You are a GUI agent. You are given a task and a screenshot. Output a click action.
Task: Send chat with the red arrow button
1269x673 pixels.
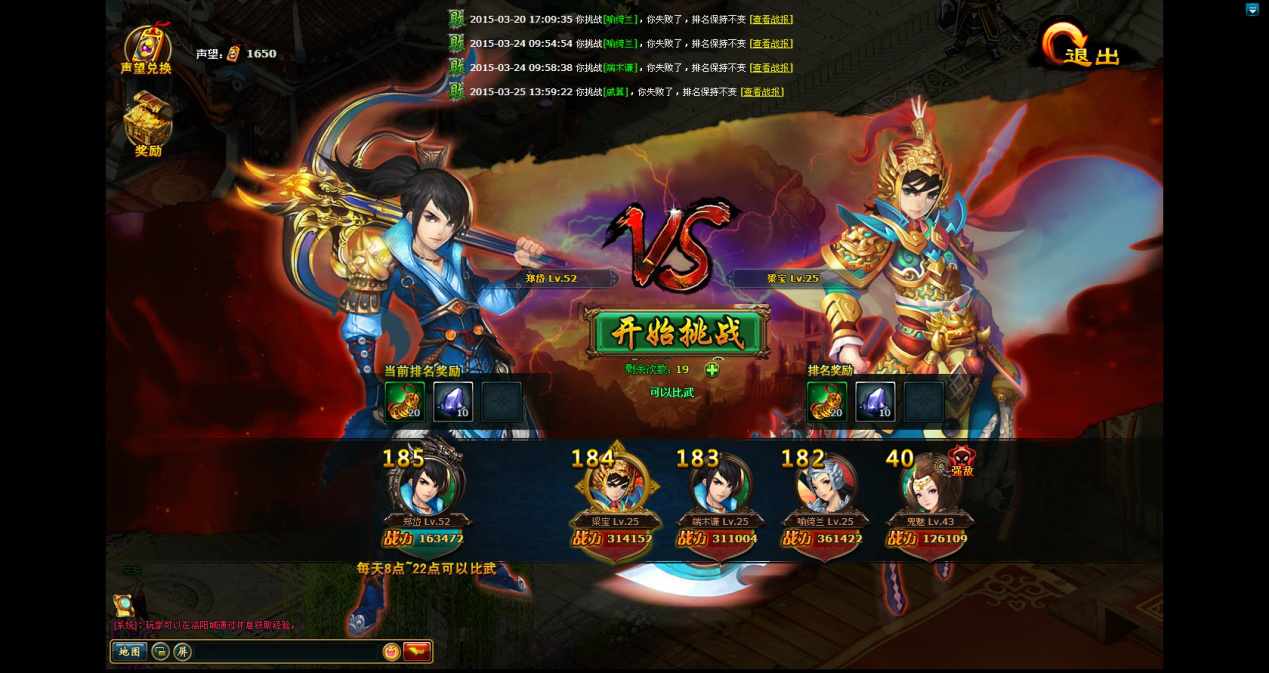417,652
